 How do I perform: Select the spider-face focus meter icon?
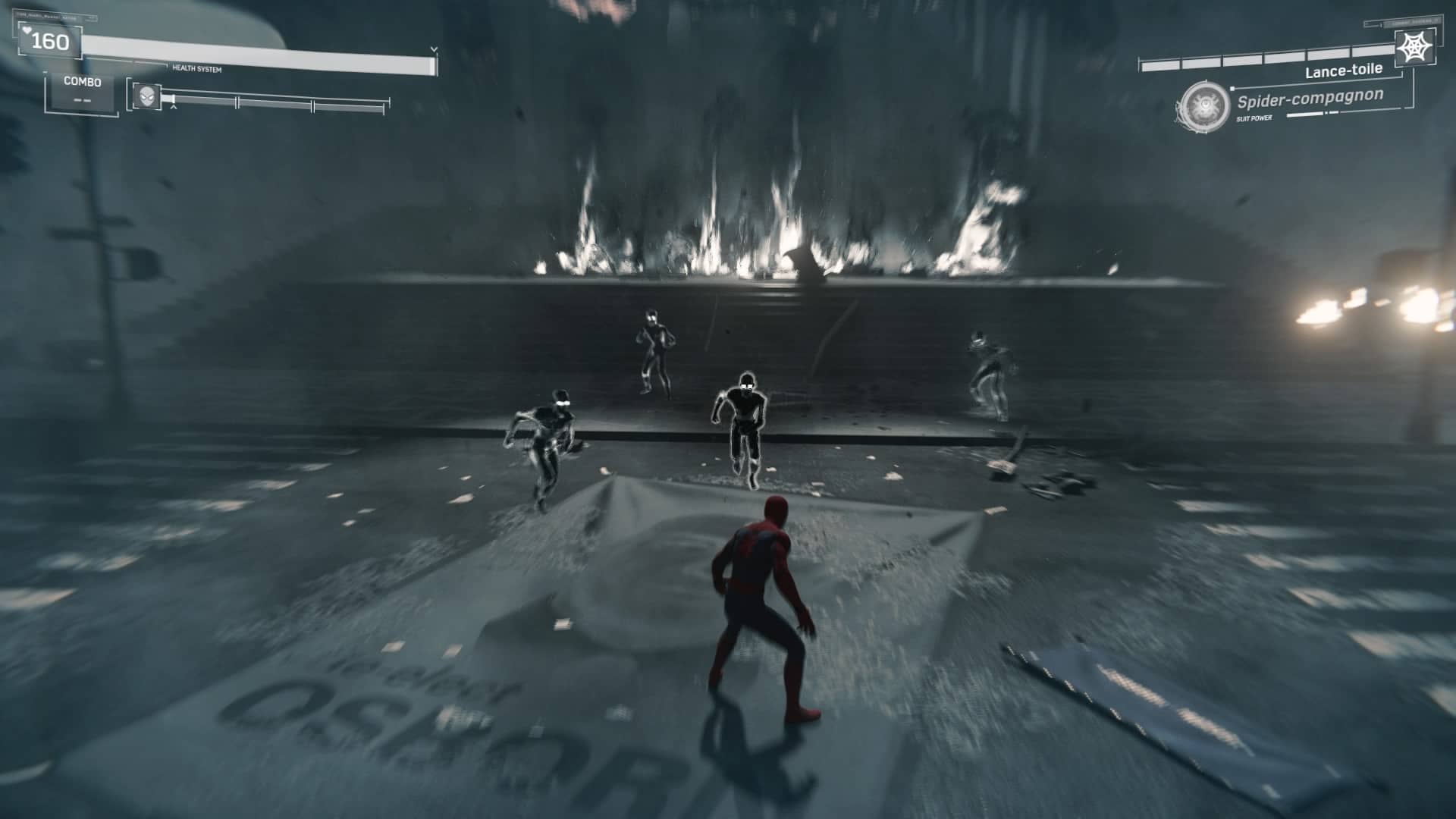(146, 97)
